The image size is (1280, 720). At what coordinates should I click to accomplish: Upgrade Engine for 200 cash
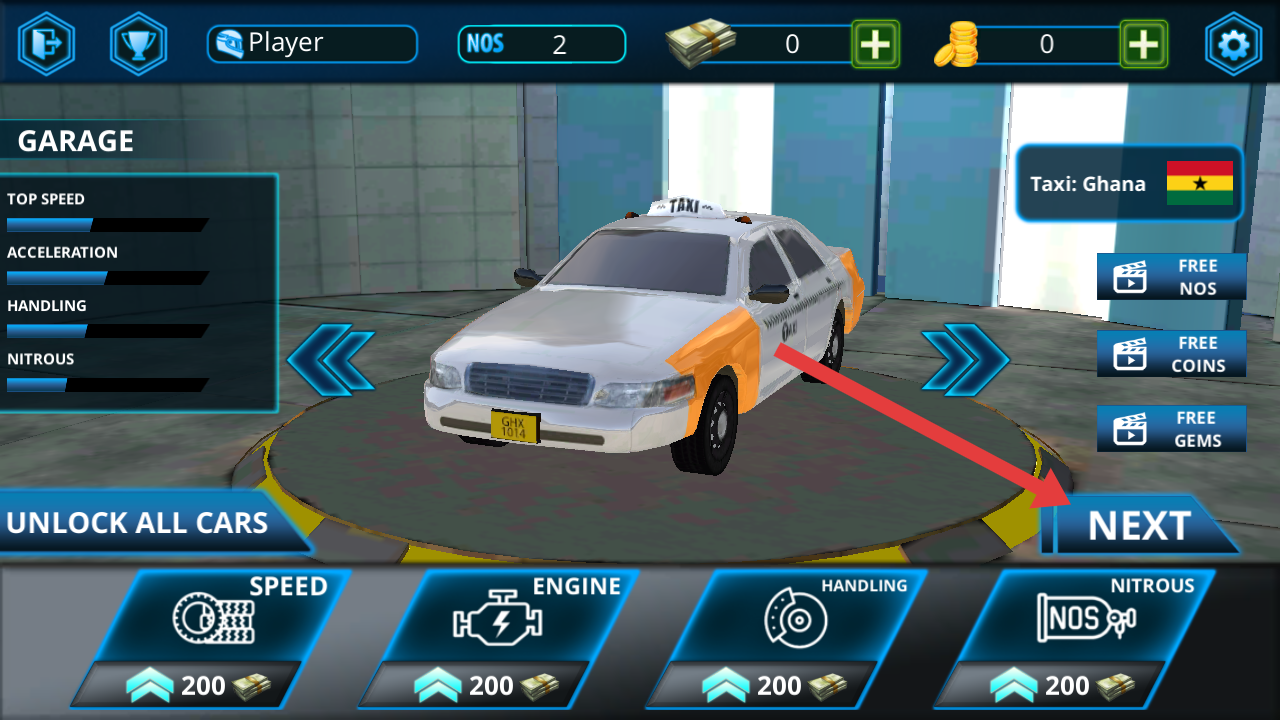tap(500, 638)
